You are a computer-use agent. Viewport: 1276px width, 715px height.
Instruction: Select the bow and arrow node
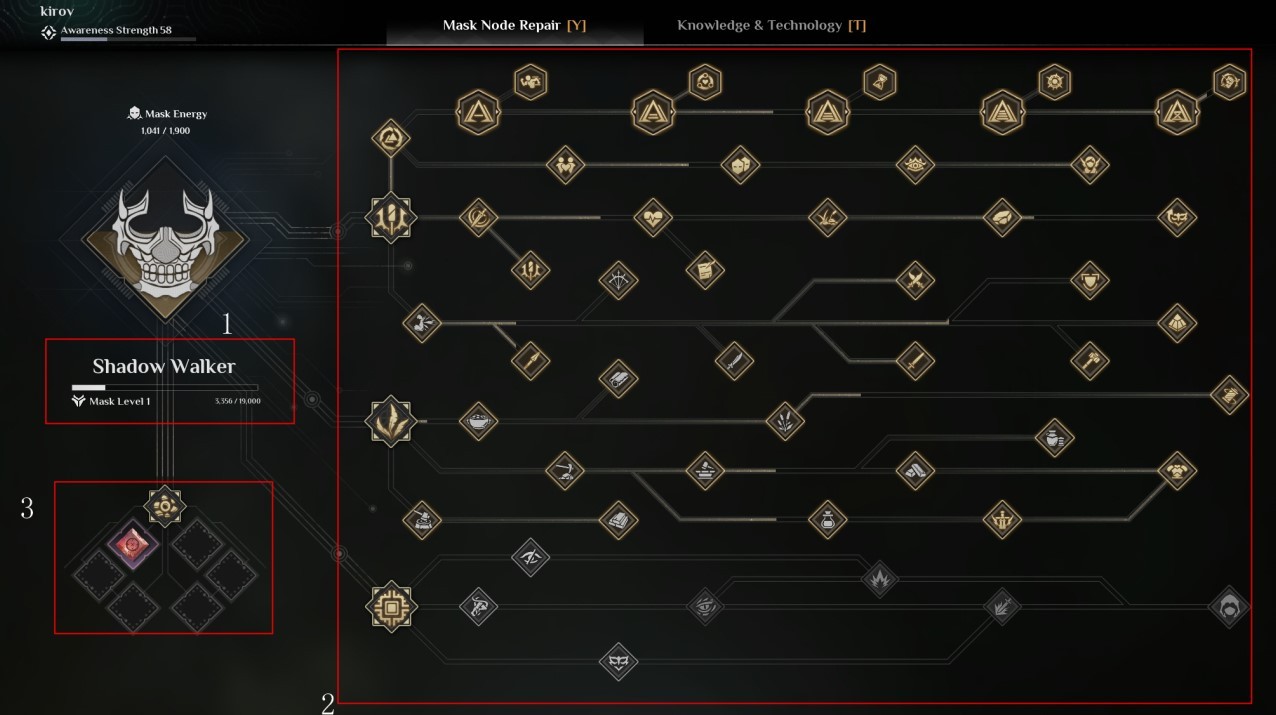618,281
